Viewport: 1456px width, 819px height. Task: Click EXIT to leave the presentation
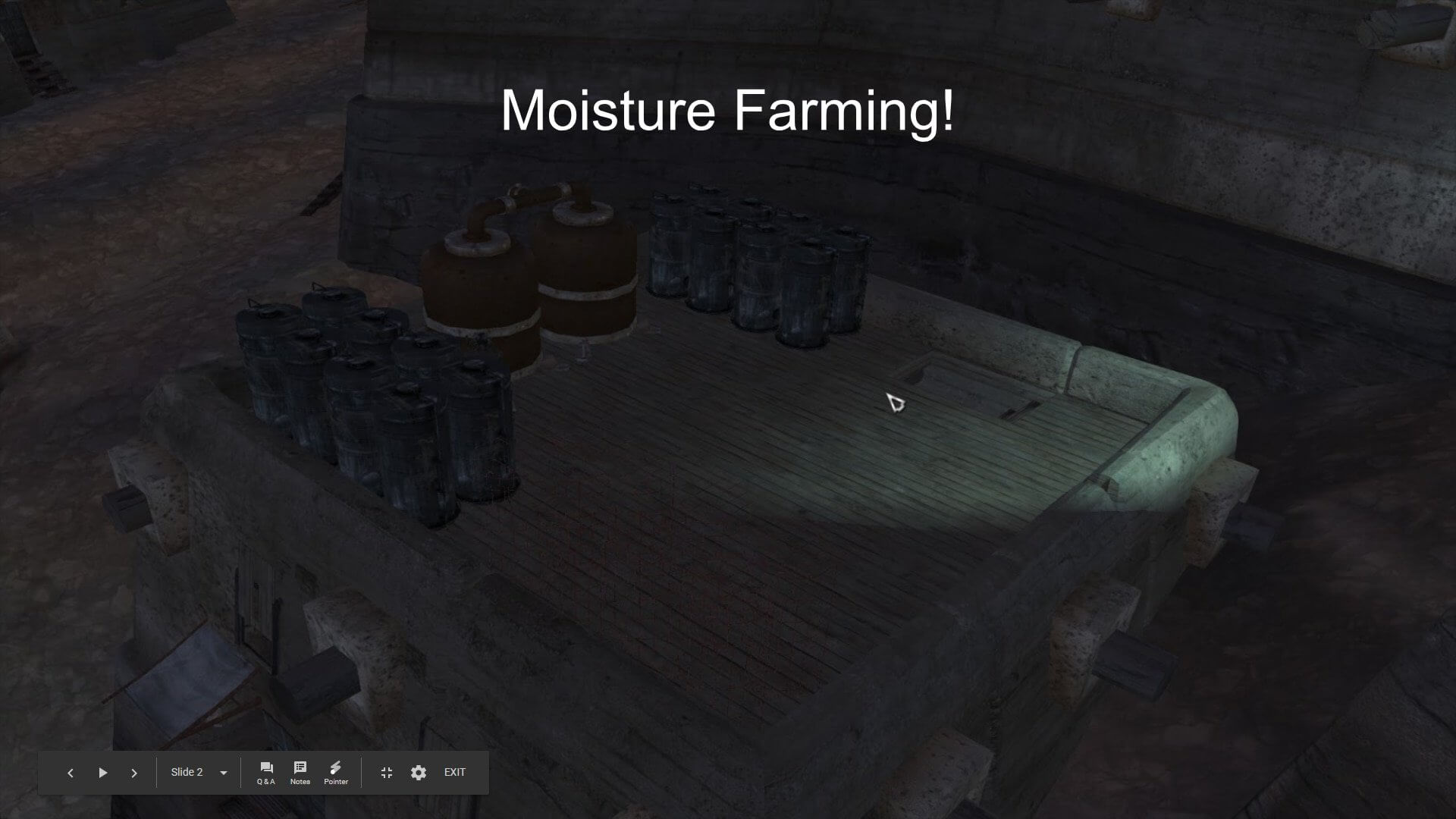[455, 773]
